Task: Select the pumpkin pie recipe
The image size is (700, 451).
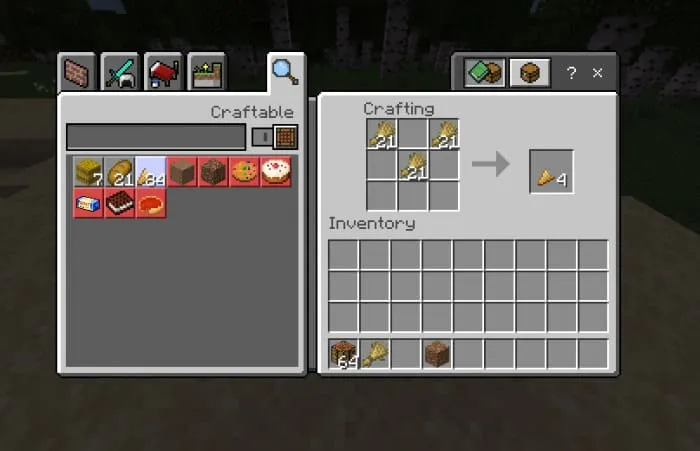Action: [x=151, y=203]
